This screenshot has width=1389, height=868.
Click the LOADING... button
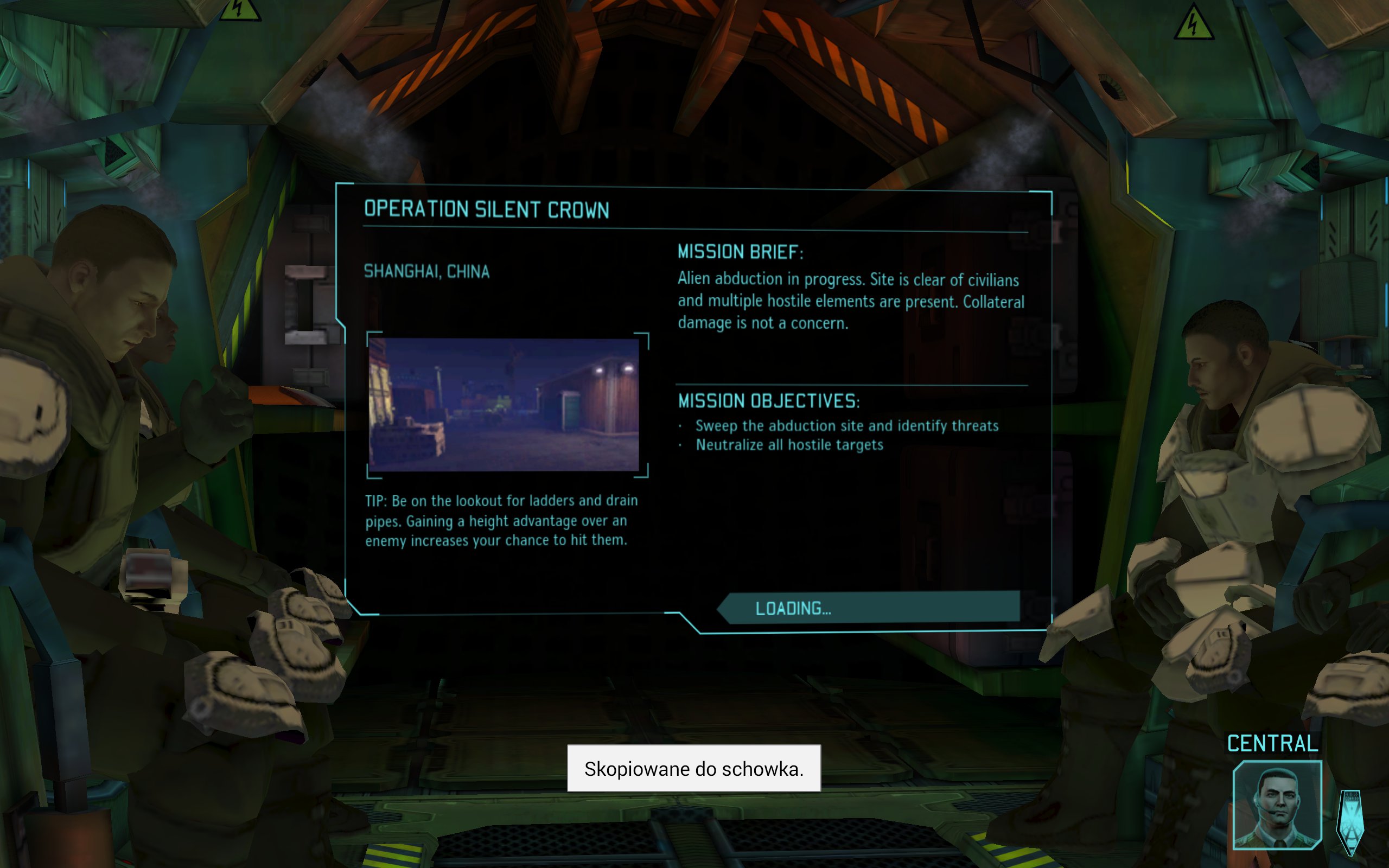[x=869, y=608]
